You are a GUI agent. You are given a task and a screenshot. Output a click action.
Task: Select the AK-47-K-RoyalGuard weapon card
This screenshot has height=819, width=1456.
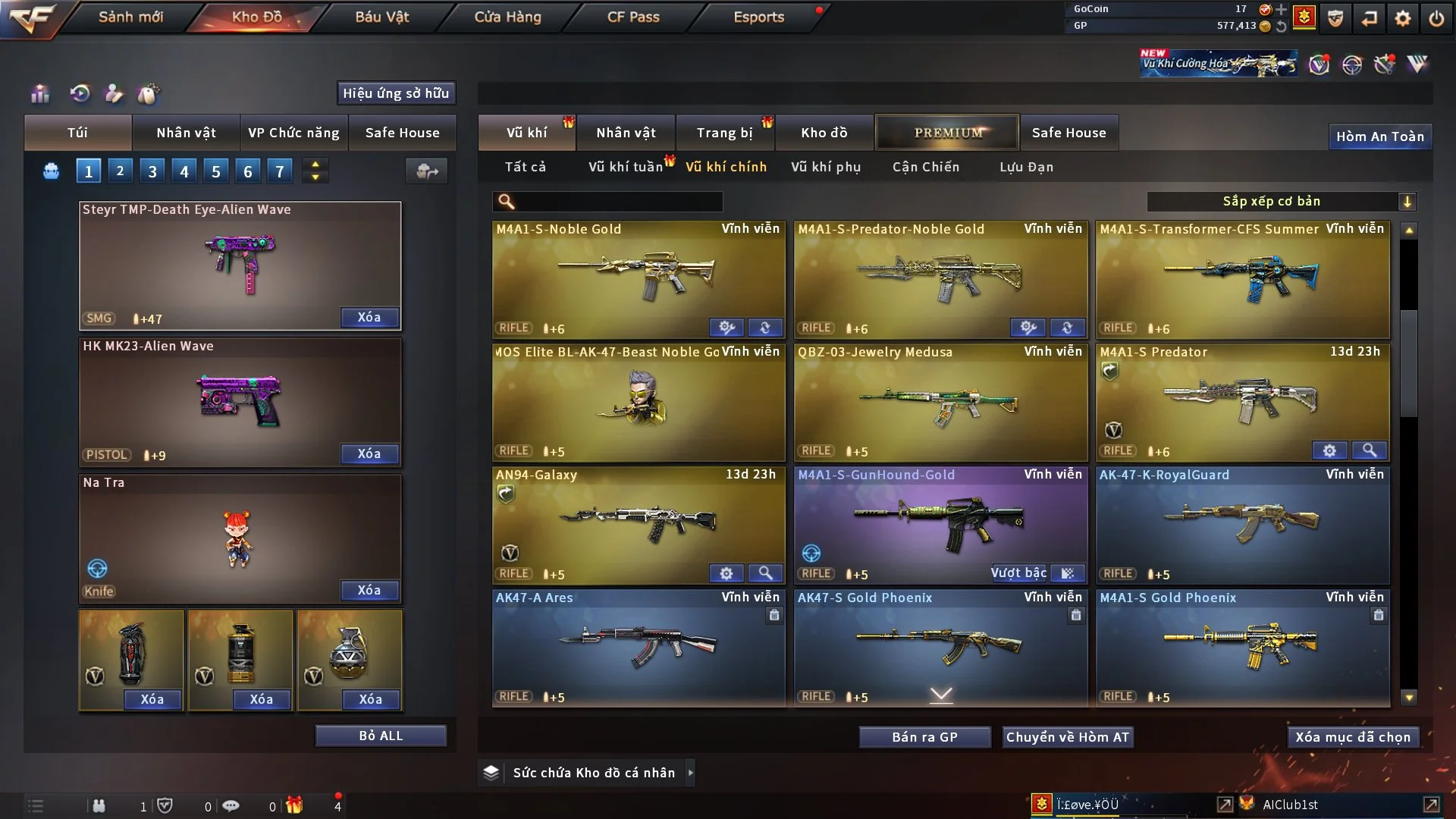pyautogui.click(x=1242, y=525)
